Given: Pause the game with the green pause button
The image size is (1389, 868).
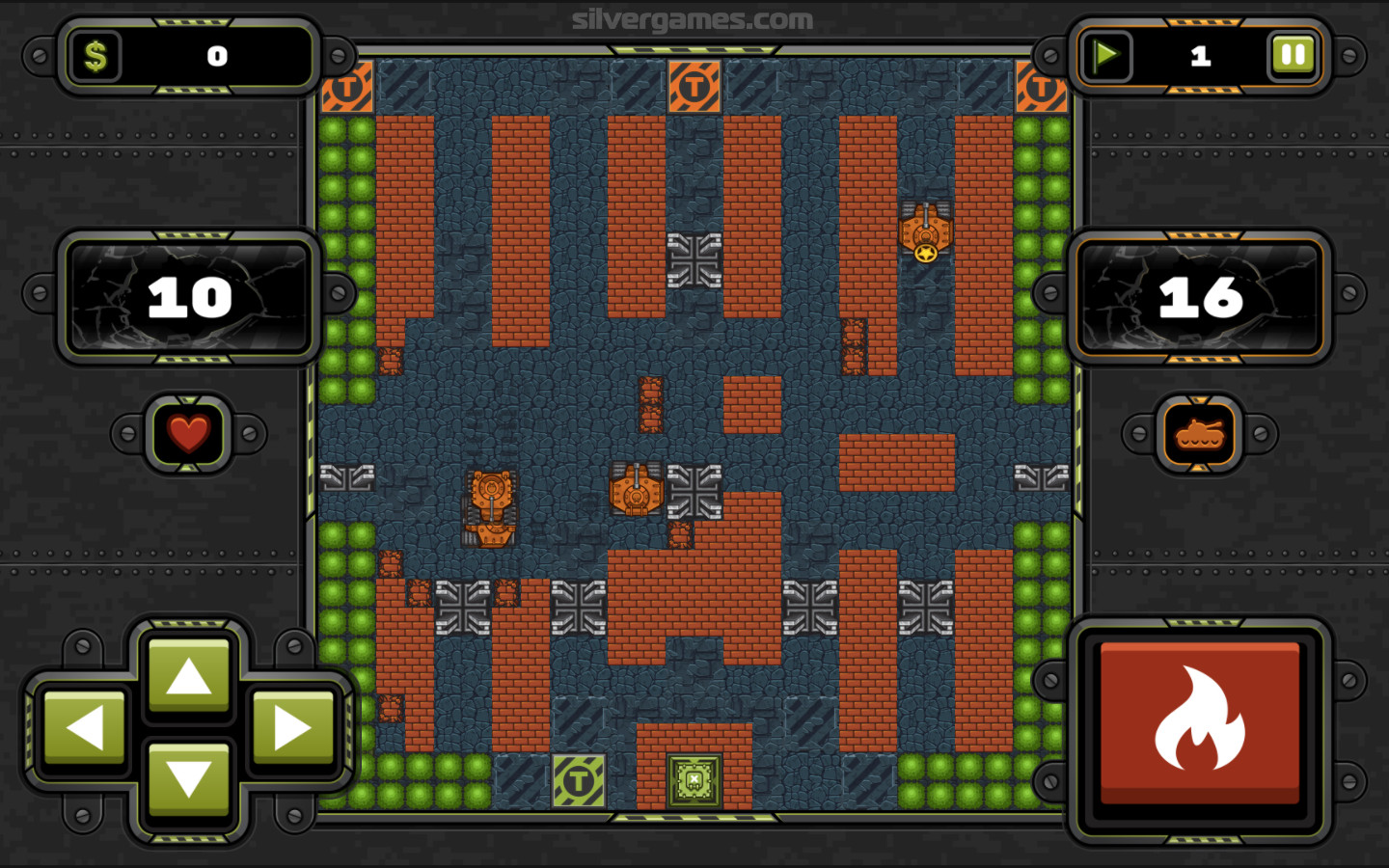Looking at the screenshot, I should pyautogui.click(x=1293, y=55).
